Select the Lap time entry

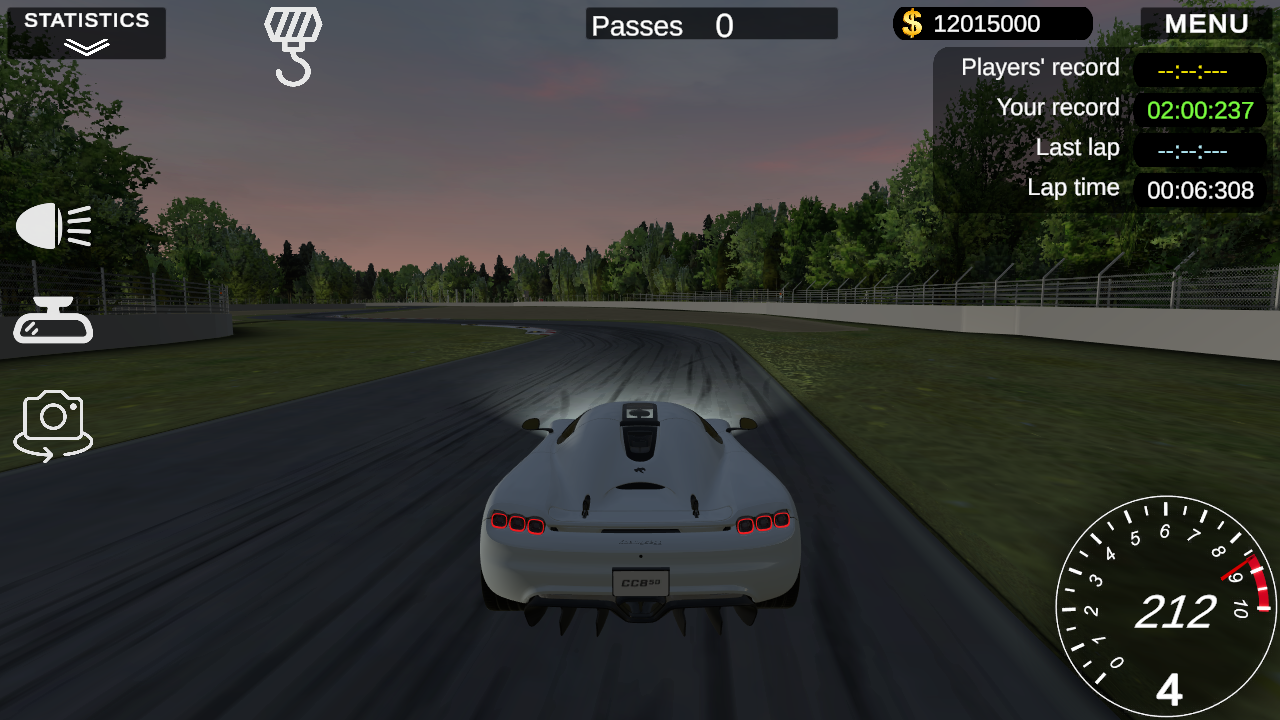pyautogui.click(x=1199, y=190)
